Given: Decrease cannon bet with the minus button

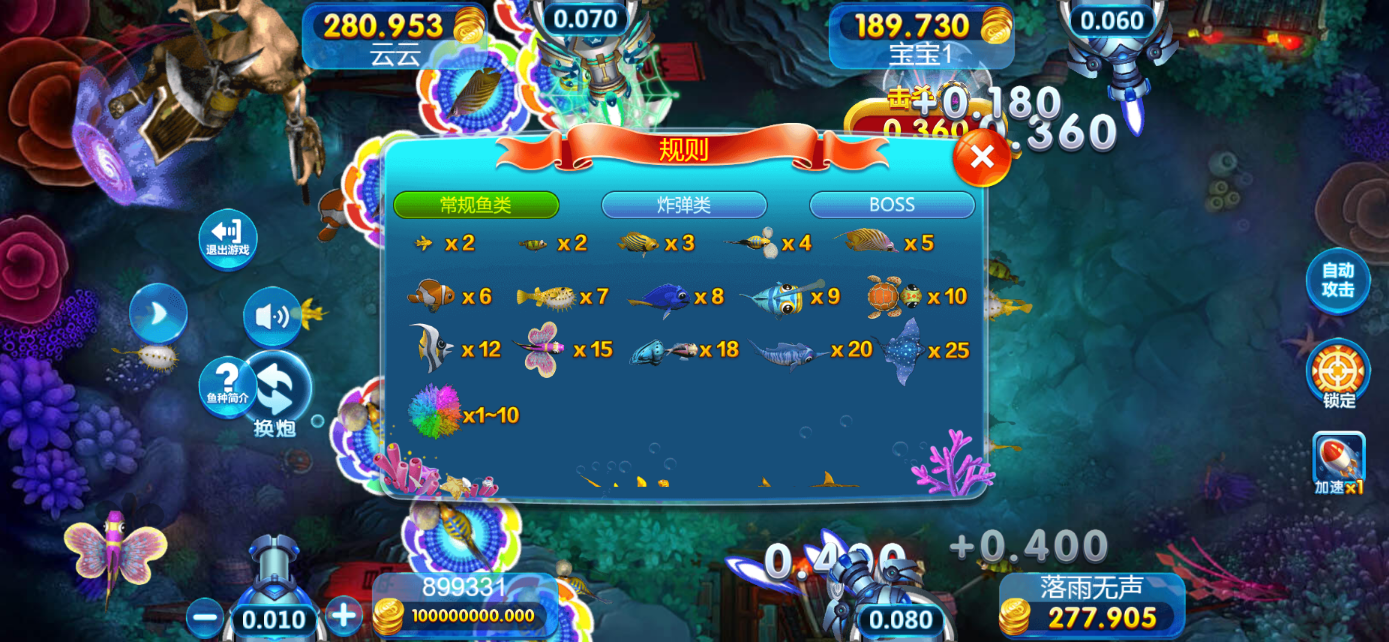Looking at the screenshot, I should click(x=204, y=617).
